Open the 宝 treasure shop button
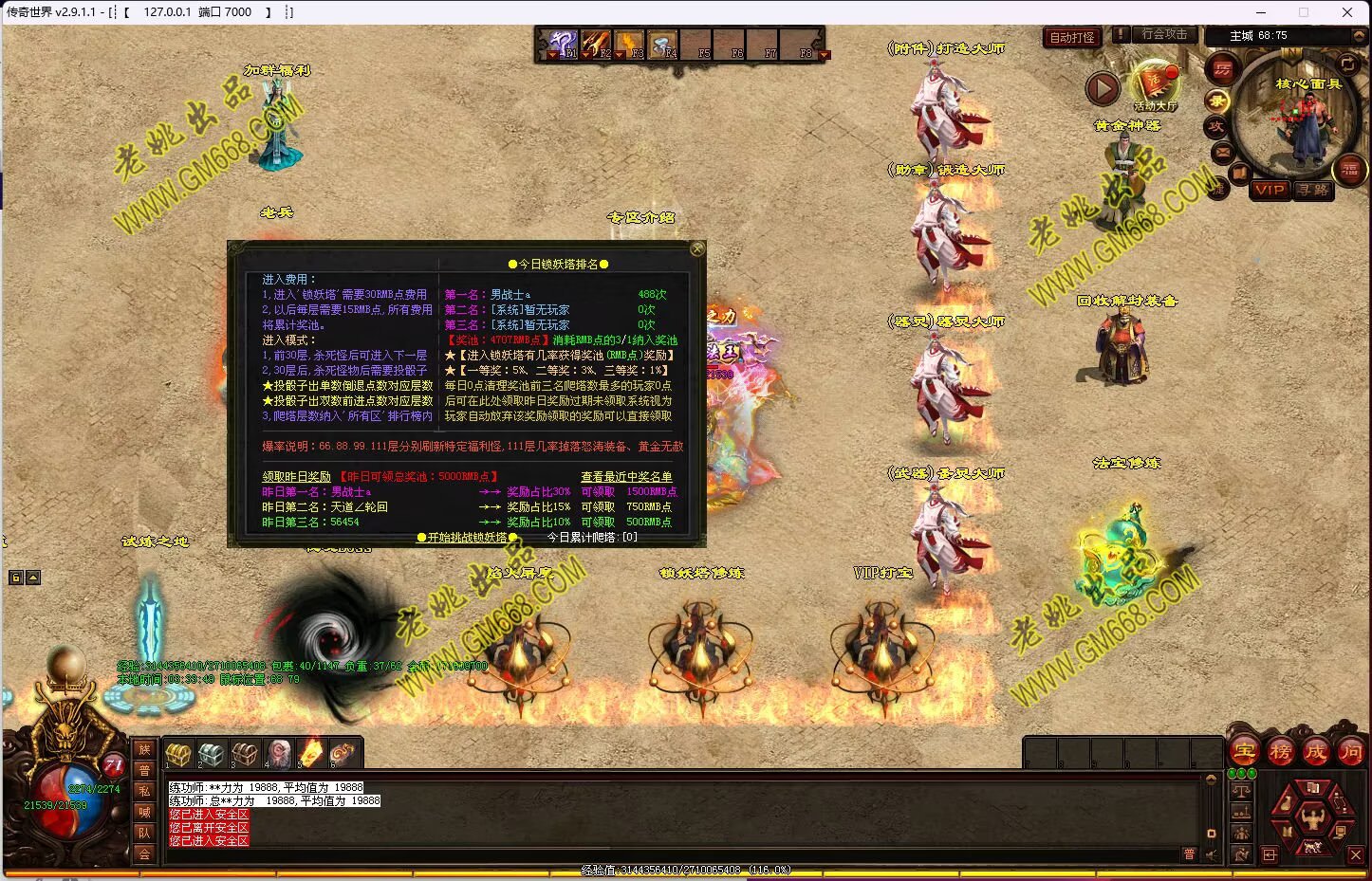Image resolution: width=1372 pixels, height=881 pixels. pyautogui.click(x=1245, y=752)
